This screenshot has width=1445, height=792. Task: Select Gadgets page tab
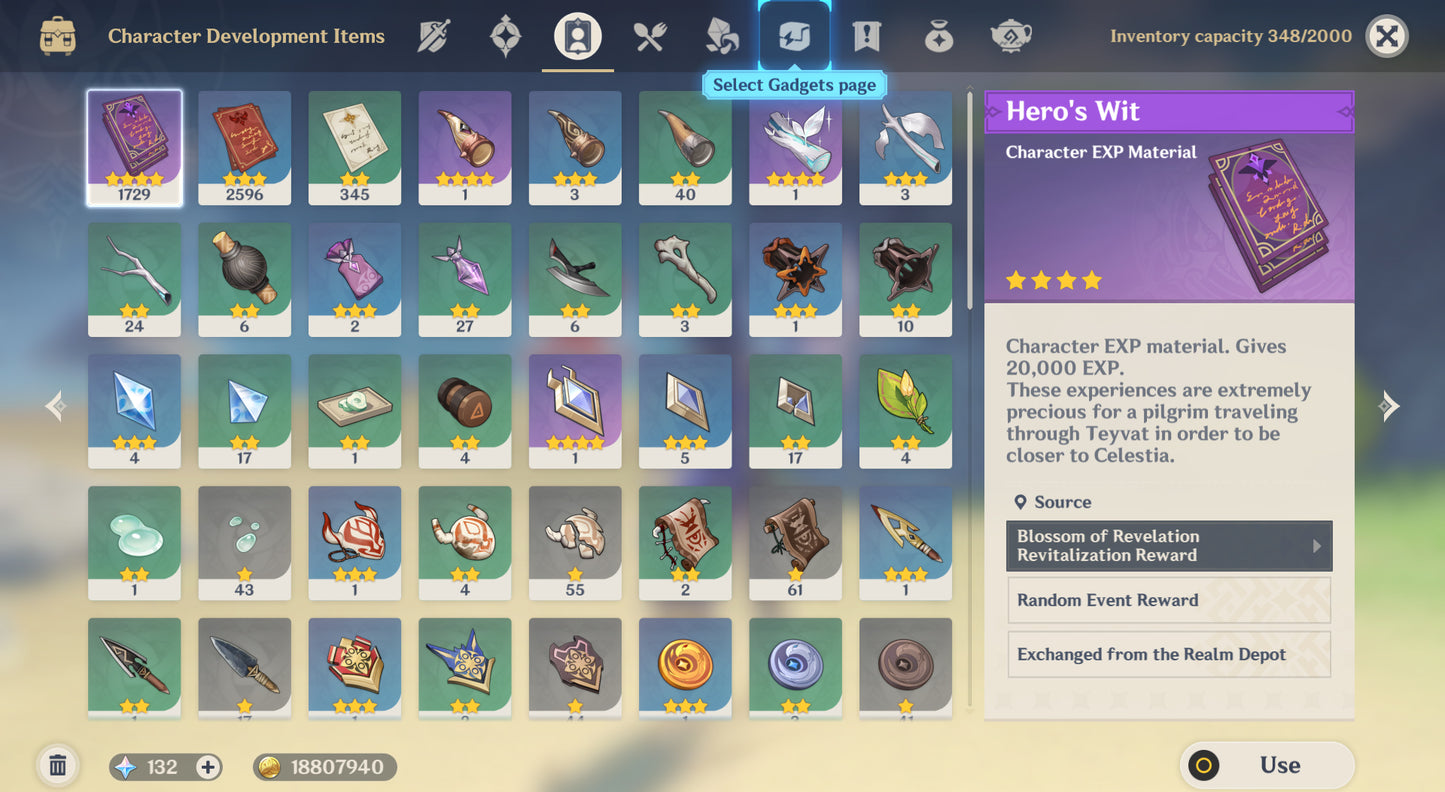tap(794, 37)
